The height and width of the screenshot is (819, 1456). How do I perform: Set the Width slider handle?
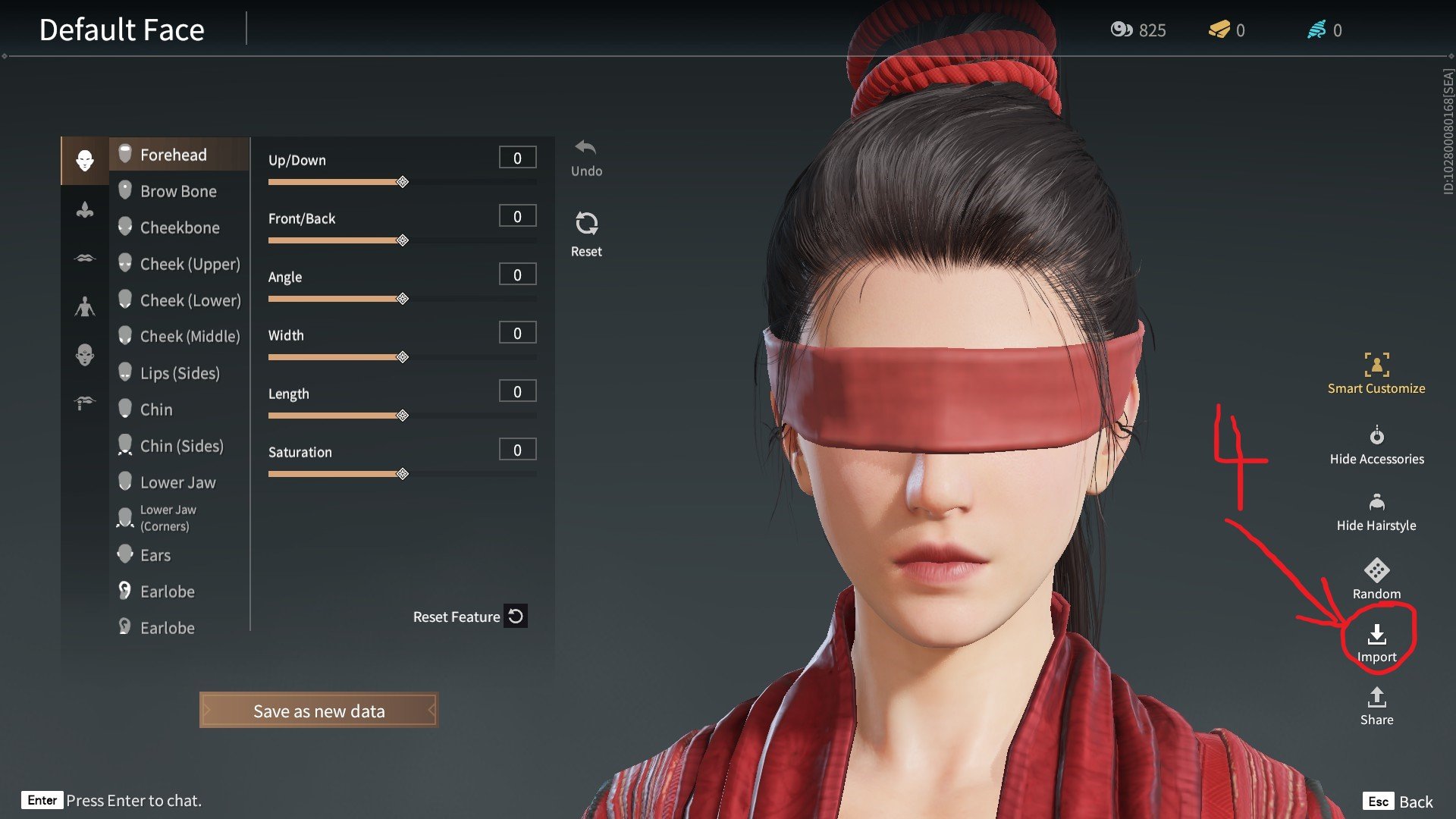click(403, 357)
